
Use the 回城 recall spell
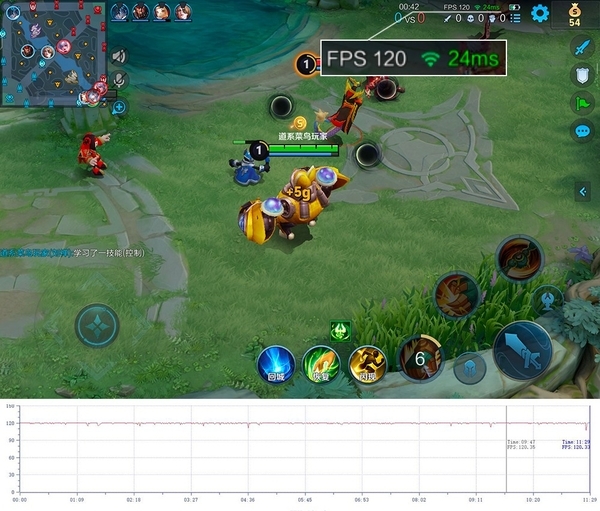tap(276, 364)
